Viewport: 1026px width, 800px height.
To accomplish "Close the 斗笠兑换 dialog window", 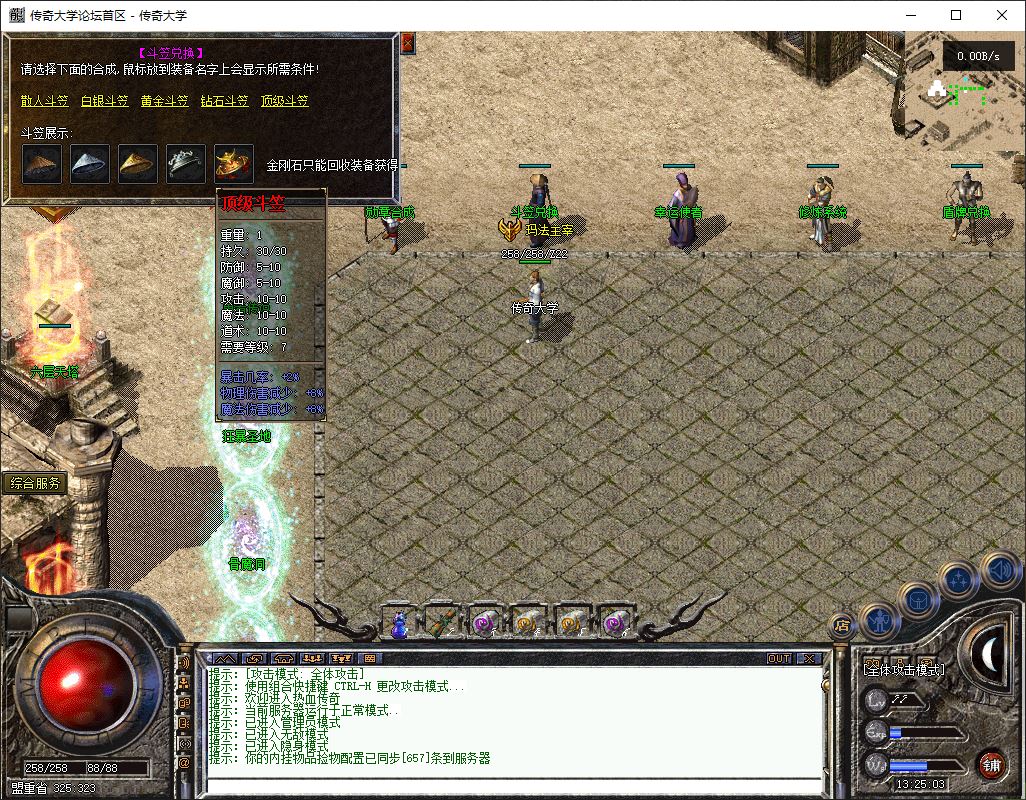I will 407,43.
